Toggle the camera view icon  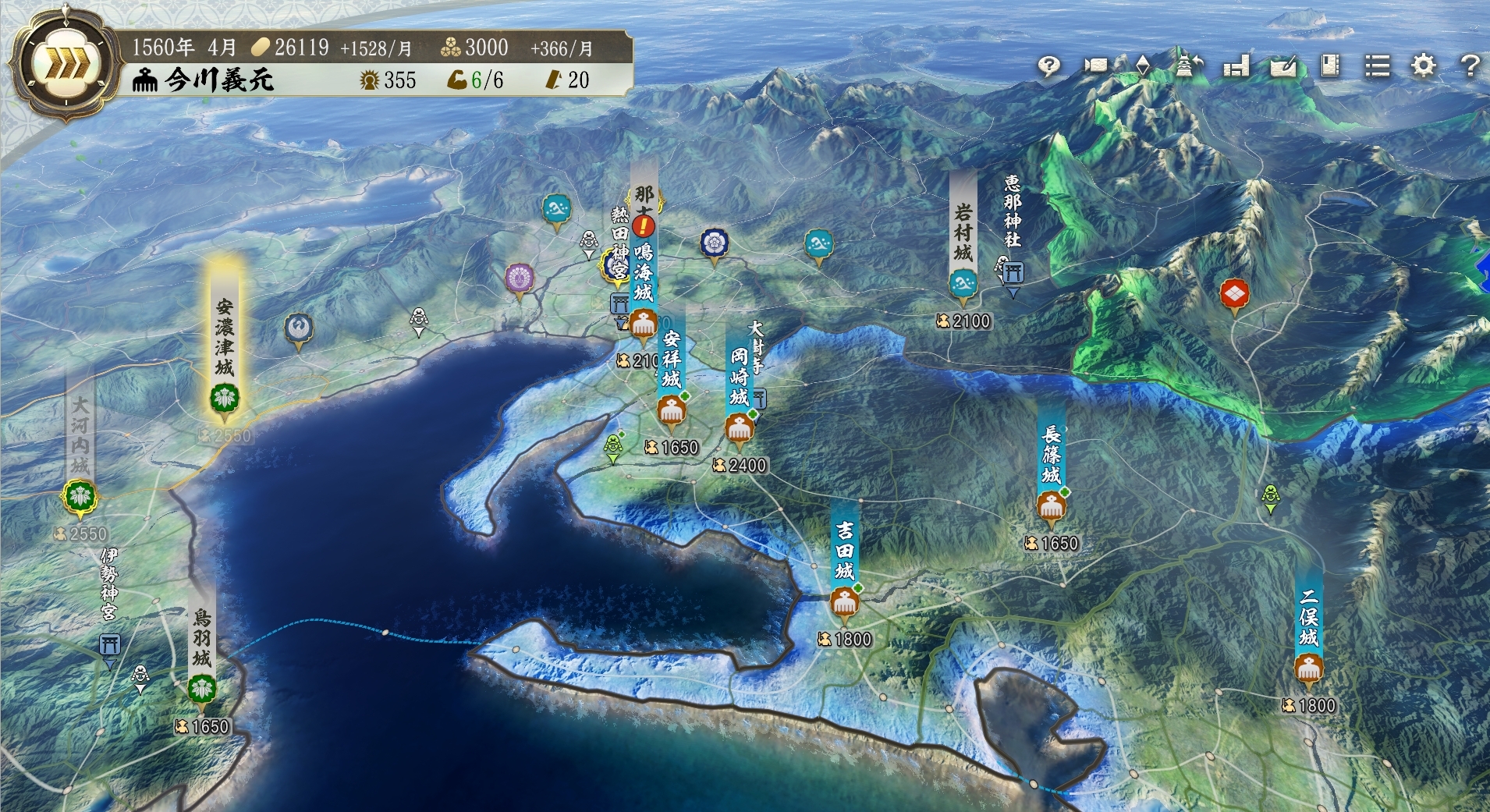click(1095, 66)
